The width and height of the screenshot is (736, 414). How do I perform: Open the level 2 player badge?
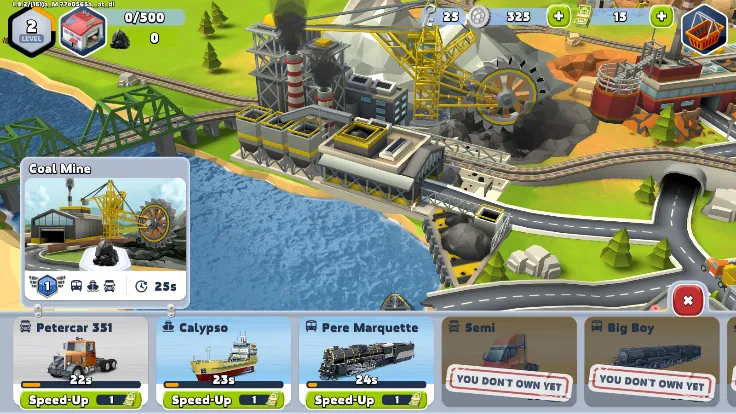click(30, 27)
